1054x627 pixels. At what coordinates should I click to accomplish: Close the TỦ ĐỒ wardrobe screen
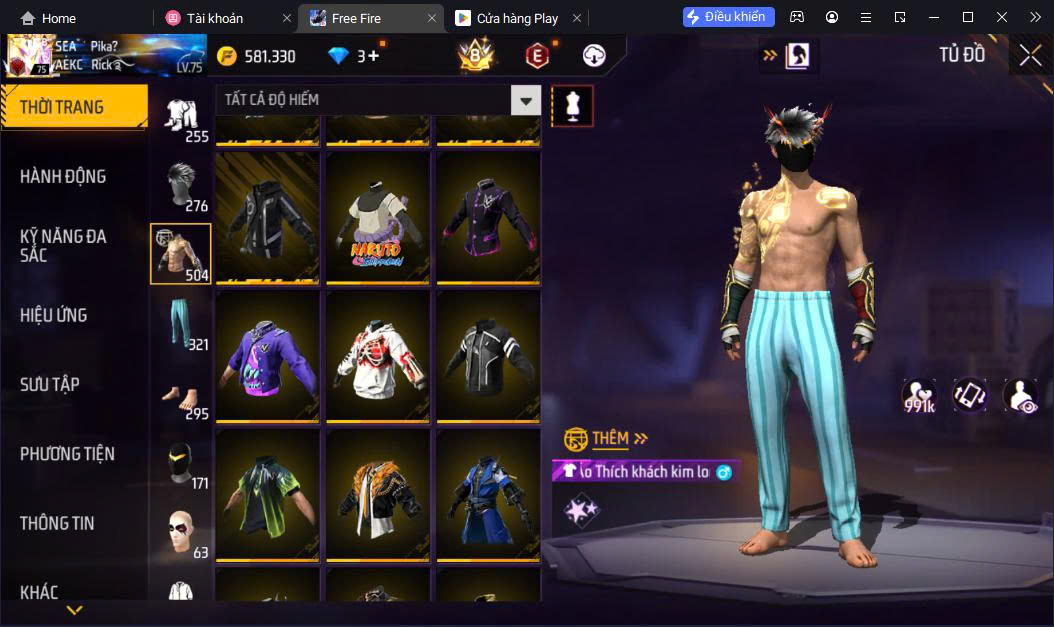pos(1030,56)
